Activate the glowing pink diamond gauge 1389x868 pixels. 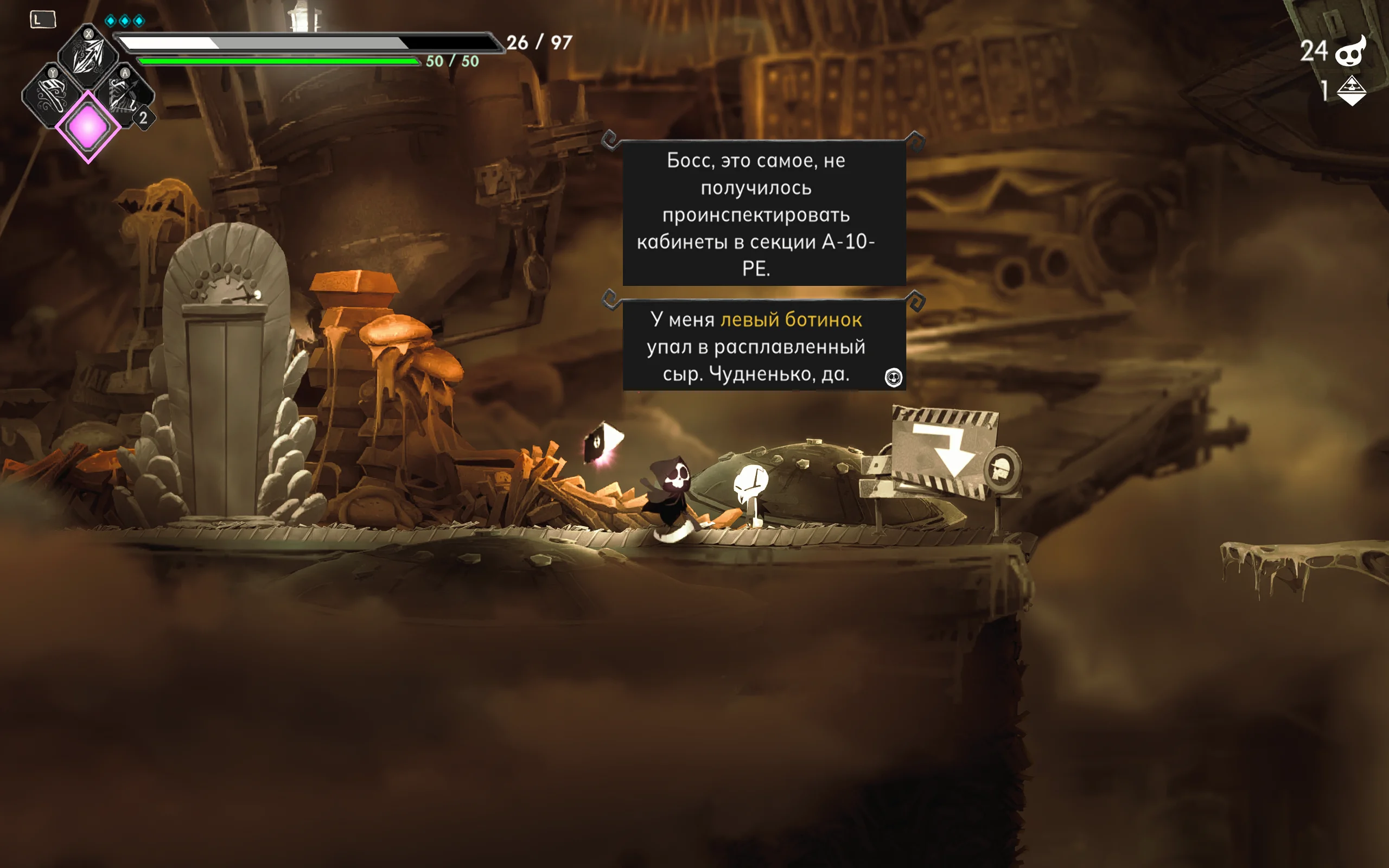[88, 127]
